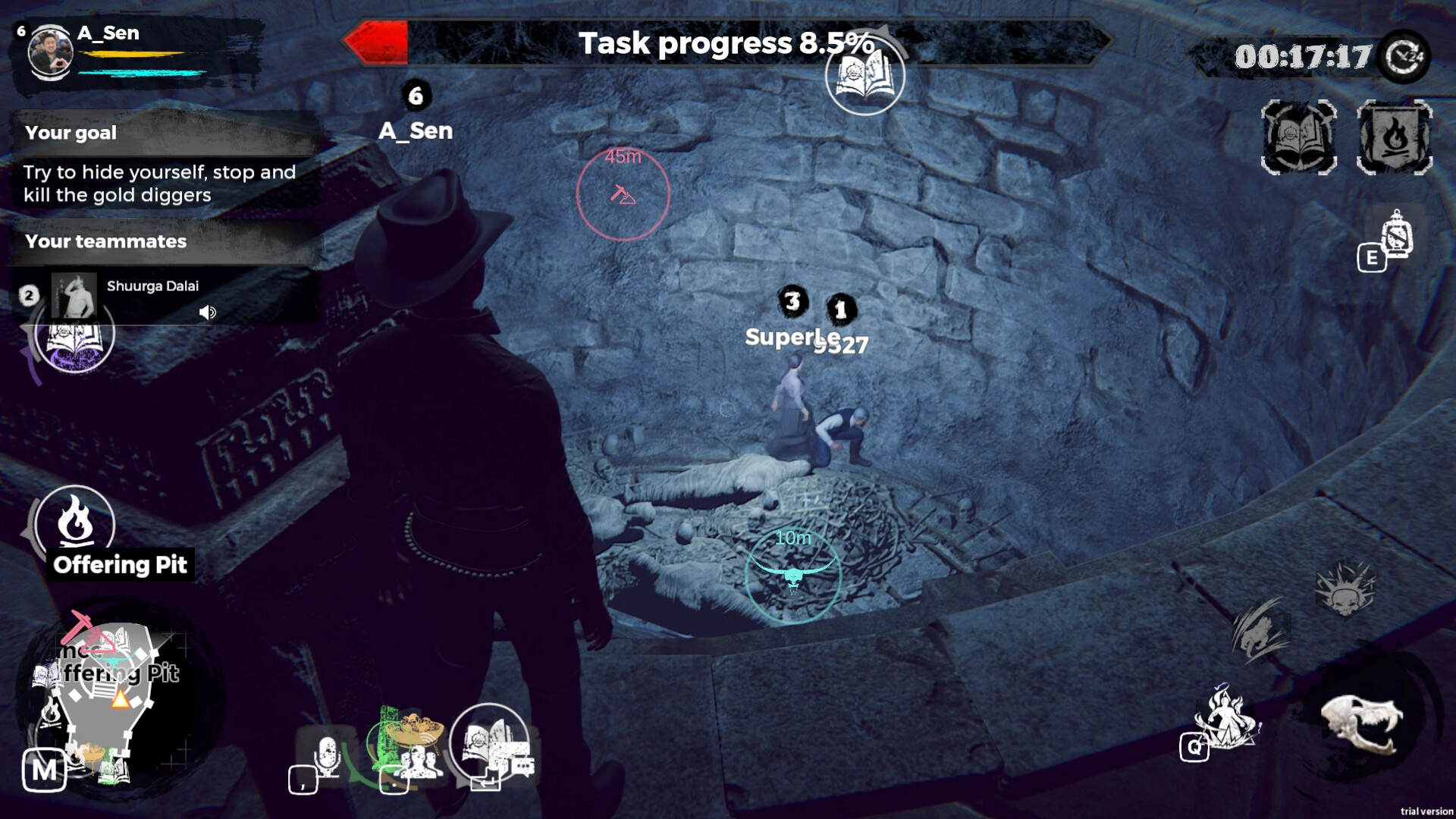Open the ritual book badge near the timer
1456x819 pixels.
1298,136
